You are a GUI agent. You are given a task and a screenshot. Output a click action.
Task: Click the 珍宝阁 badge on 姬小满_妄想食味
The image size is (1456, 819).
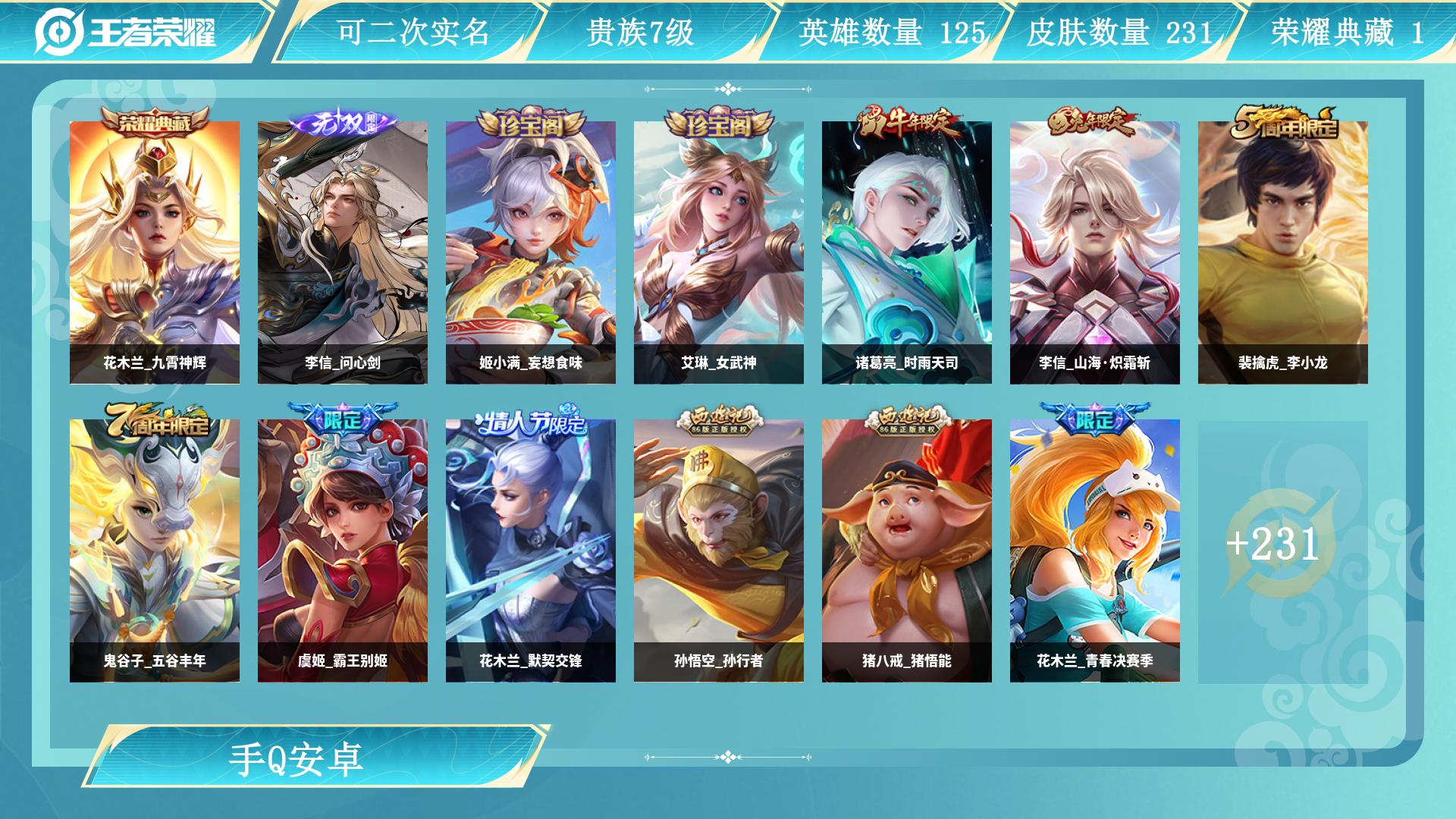click(532, 121)
